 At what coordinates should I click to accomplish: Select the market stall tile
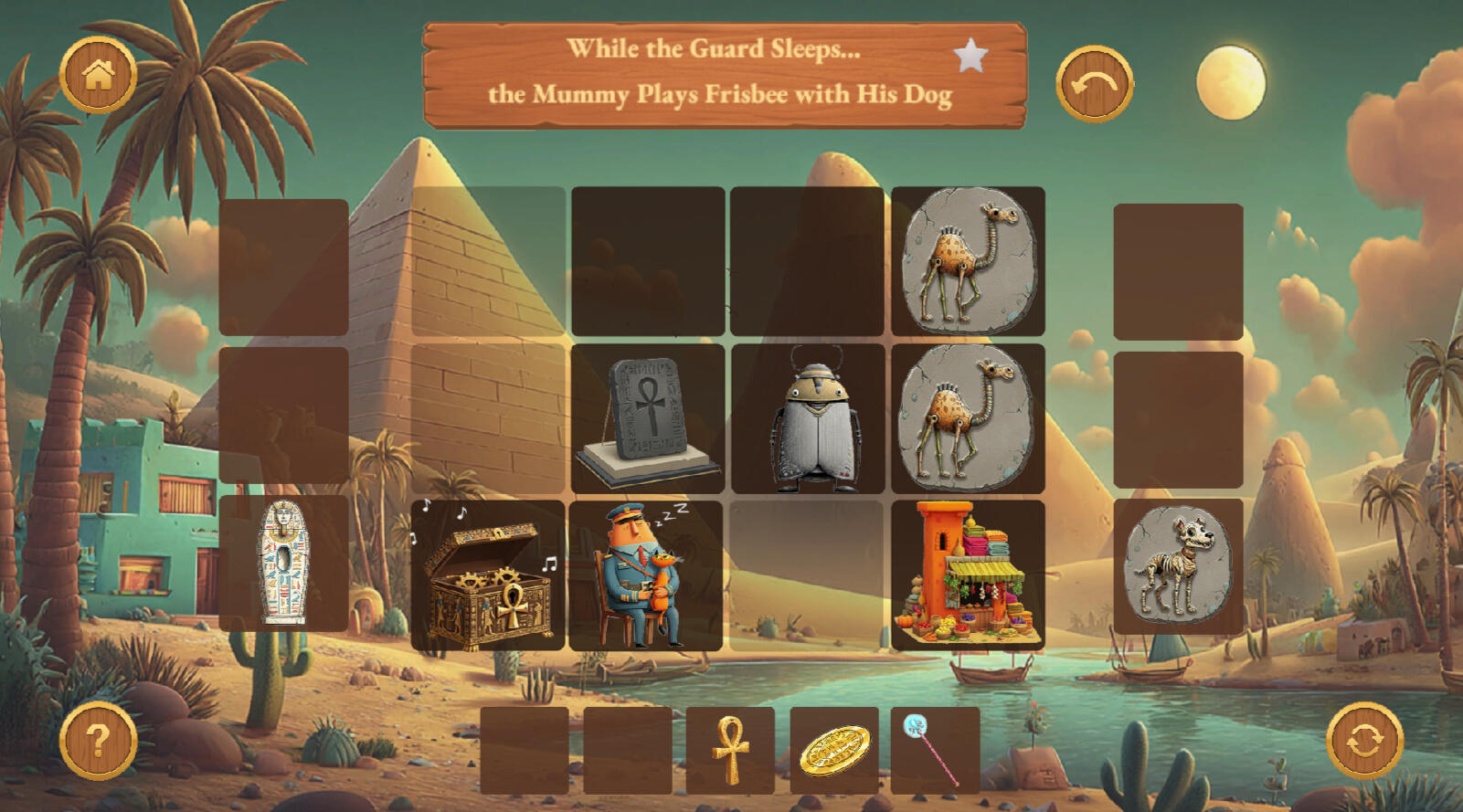point(968,575)
